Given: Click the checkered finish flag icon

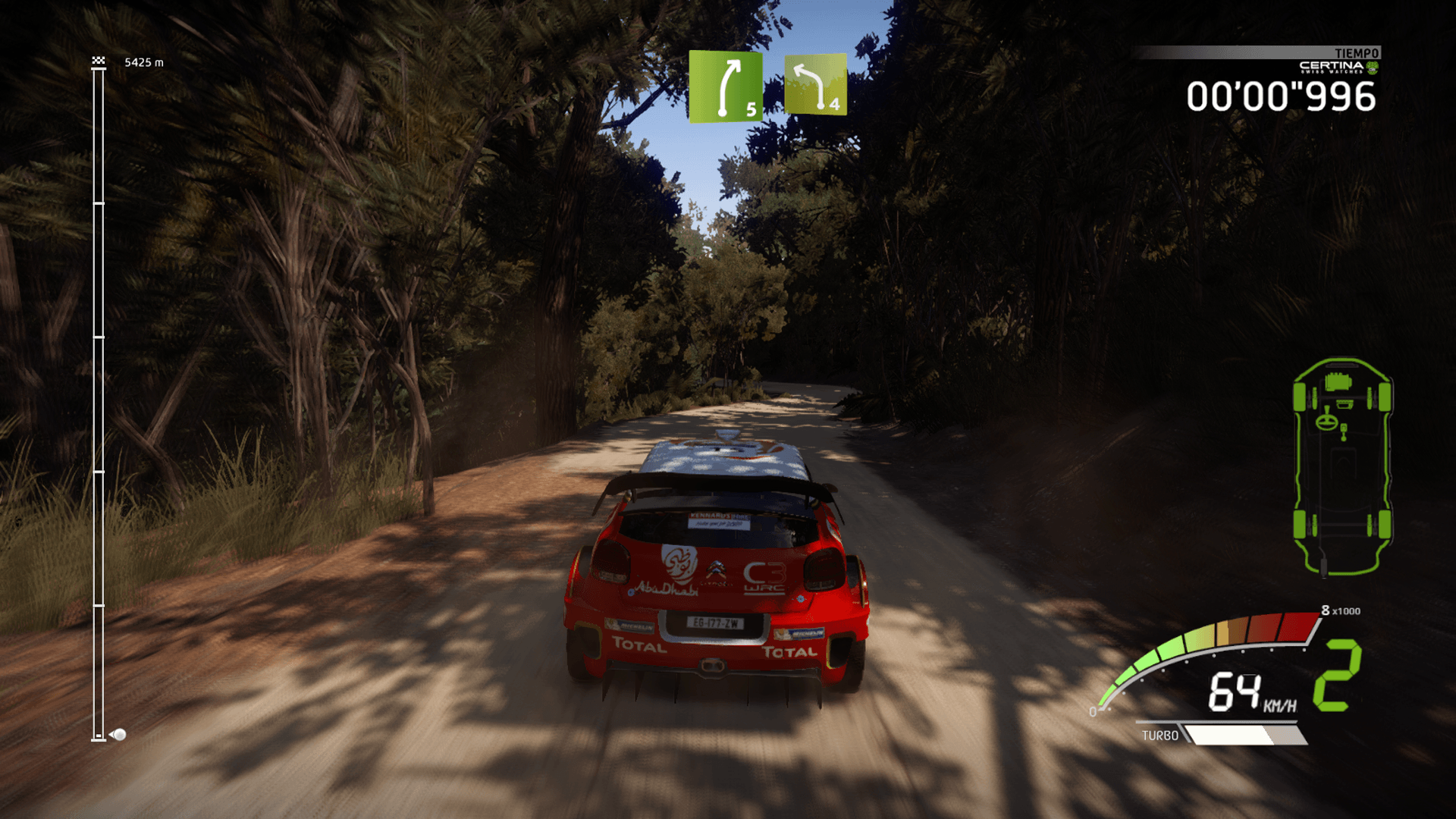Looking at the screenshot, I should 99,61.
